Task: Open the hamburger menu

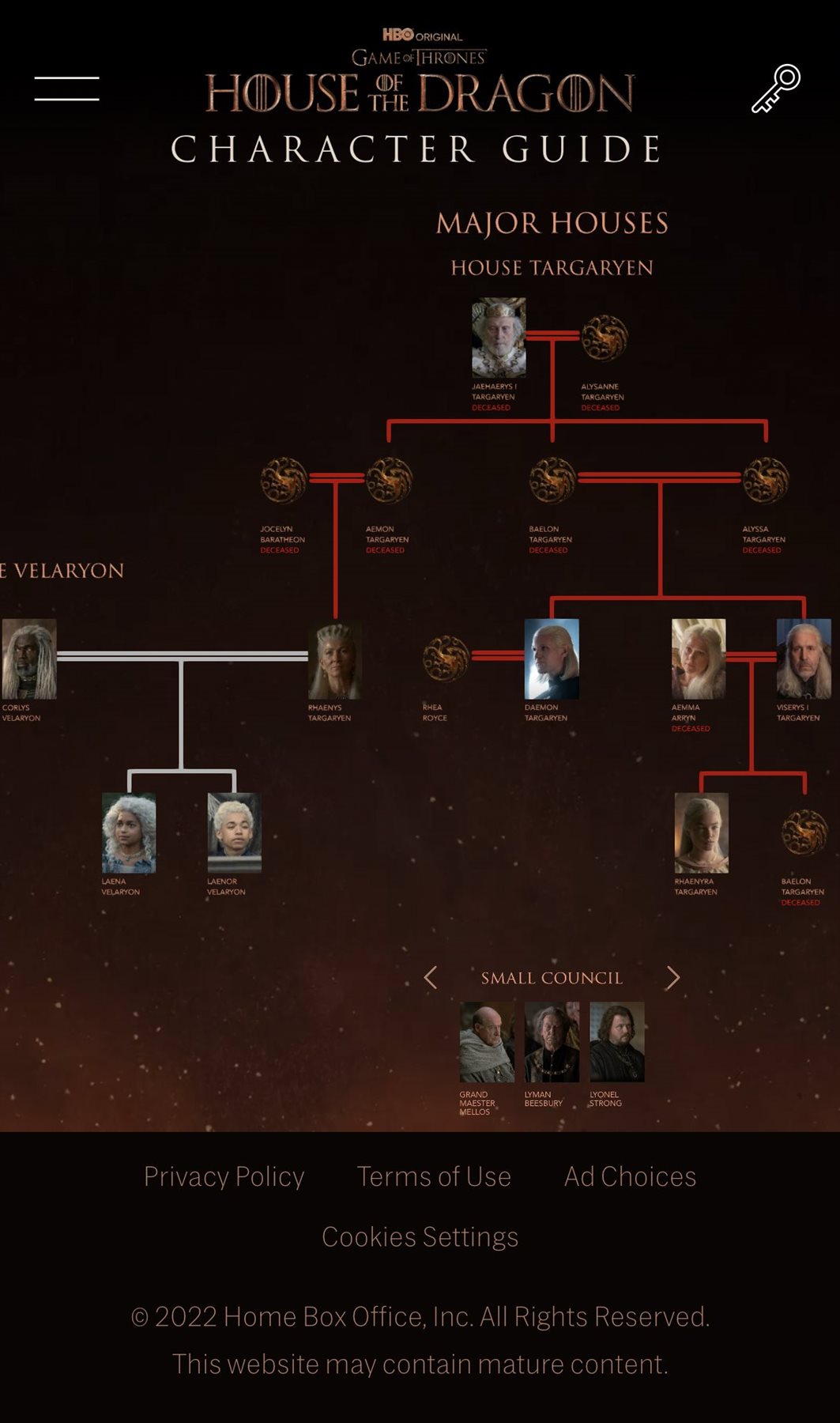Action: pyautogui.click(x=67, y=89)
